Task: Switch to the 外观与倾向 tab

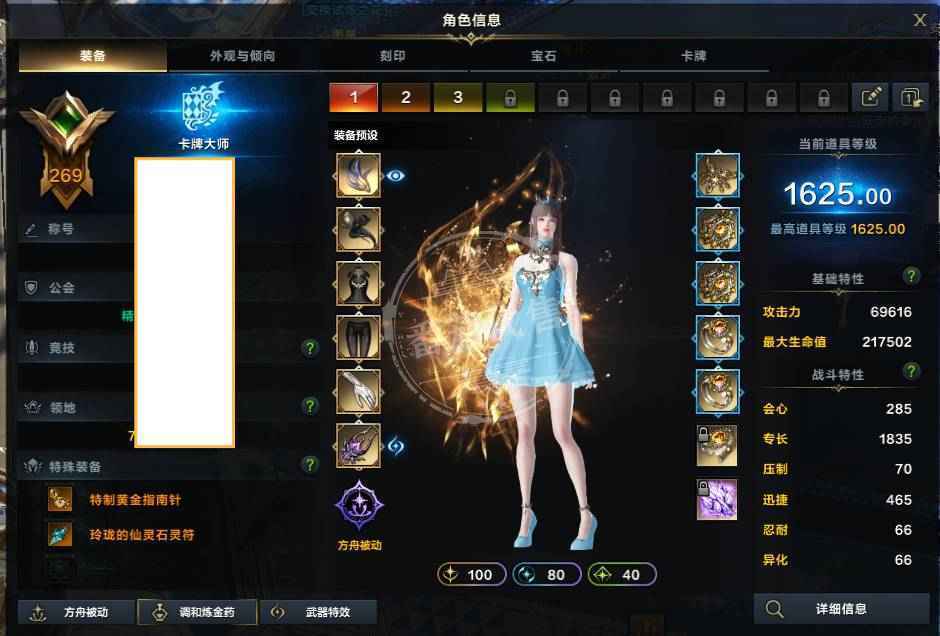Action: click(242, 57)
